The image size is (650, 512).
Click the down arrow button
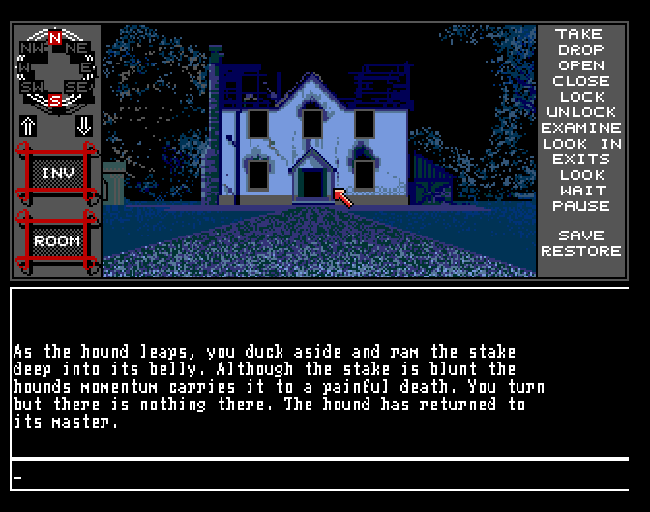[83, 126]
